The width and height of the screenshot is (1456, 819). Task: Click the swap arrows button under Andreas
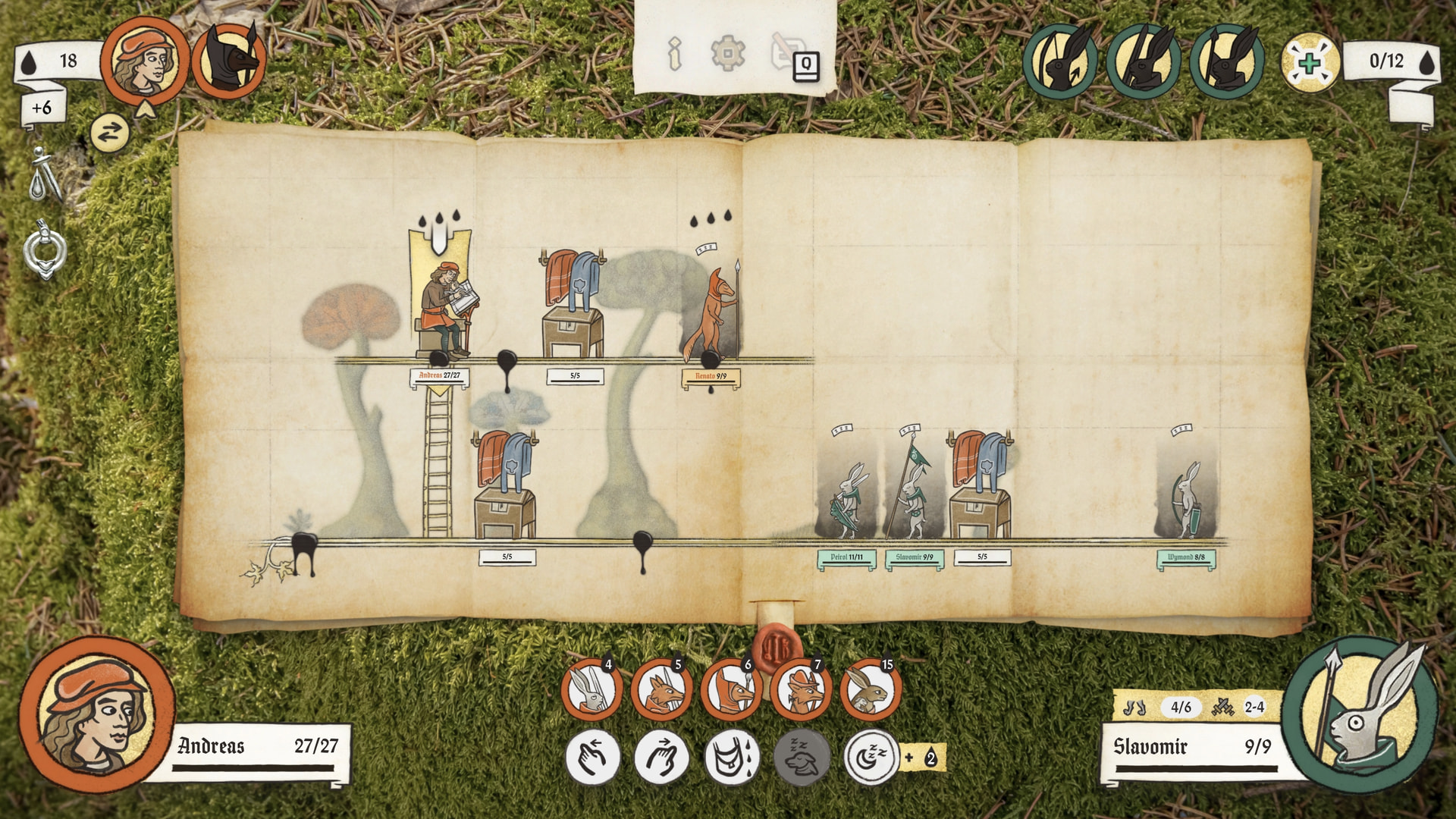110,133
